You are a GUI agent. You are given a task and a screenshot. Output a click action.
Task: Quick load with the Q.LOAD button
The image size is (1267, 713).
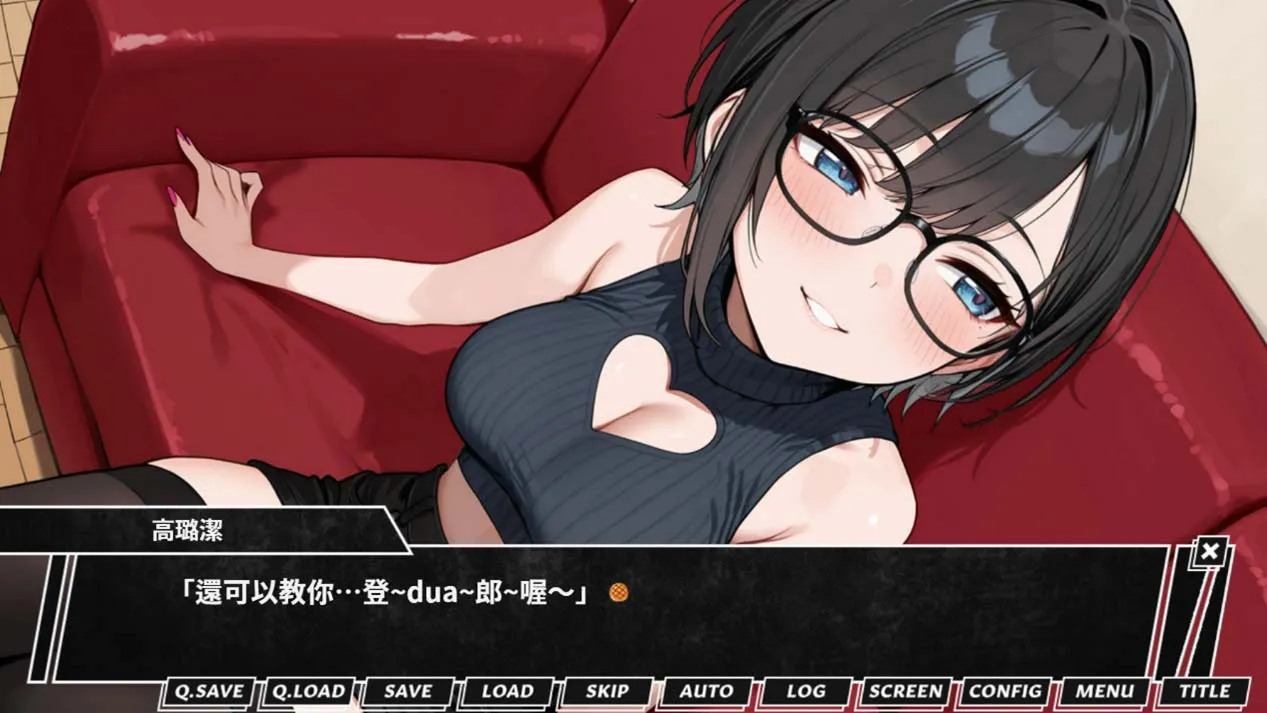[309, 691]
